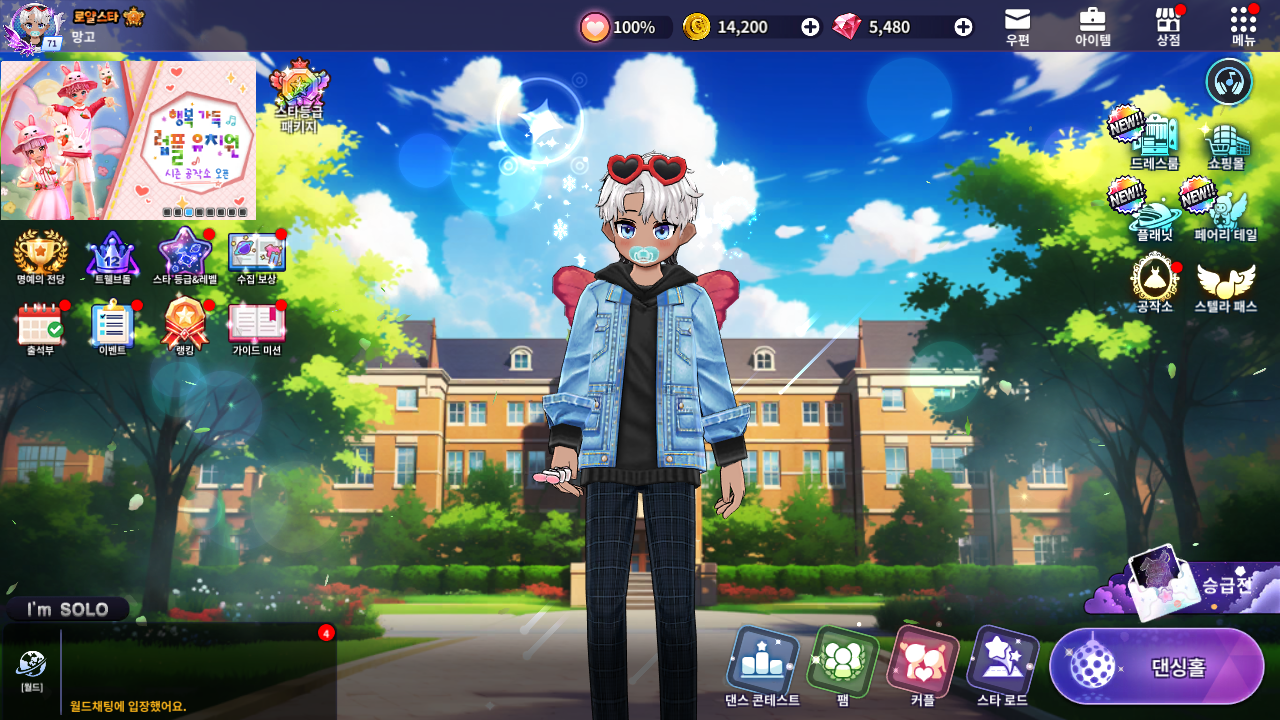Image resolution: width=1280 pixels, height=720 pixels.
Task: Open the 러블 유치원 event banner
Action: (128, 140)
